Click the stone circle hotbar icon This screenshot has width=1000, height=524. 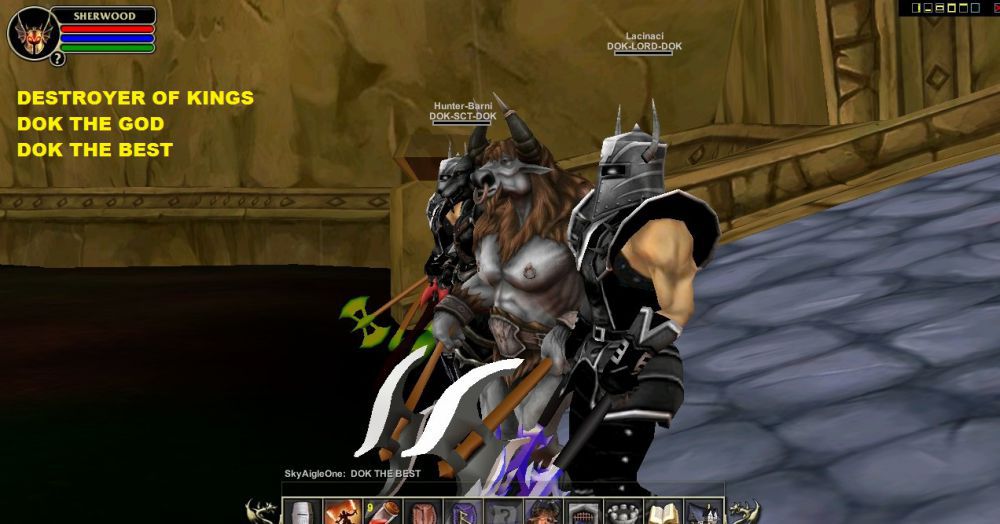pyautogui.click(x=621, y=514)
